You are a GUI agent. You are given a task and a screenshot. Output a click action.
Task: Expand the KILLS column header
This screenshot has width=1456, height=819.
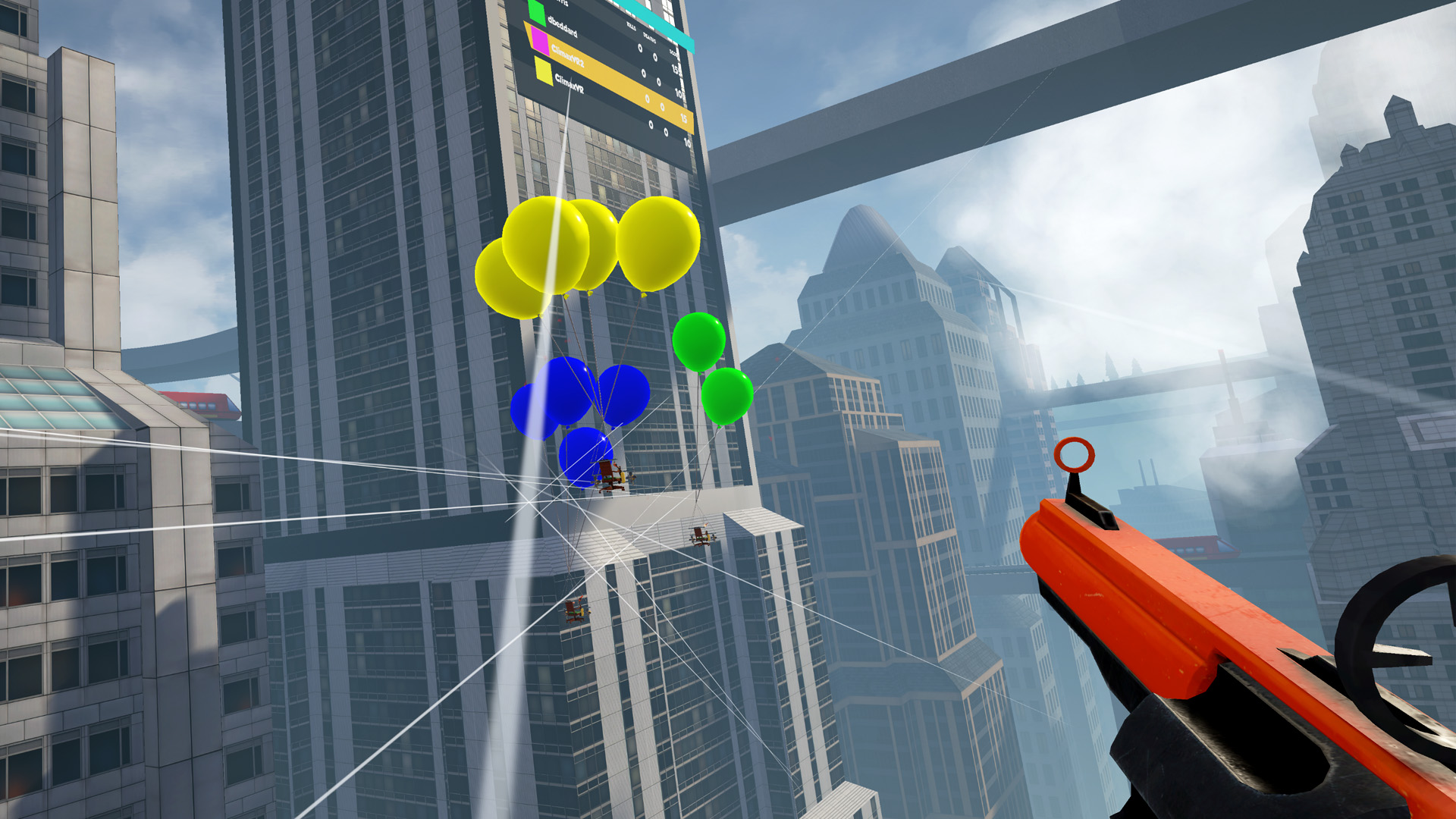631,24
